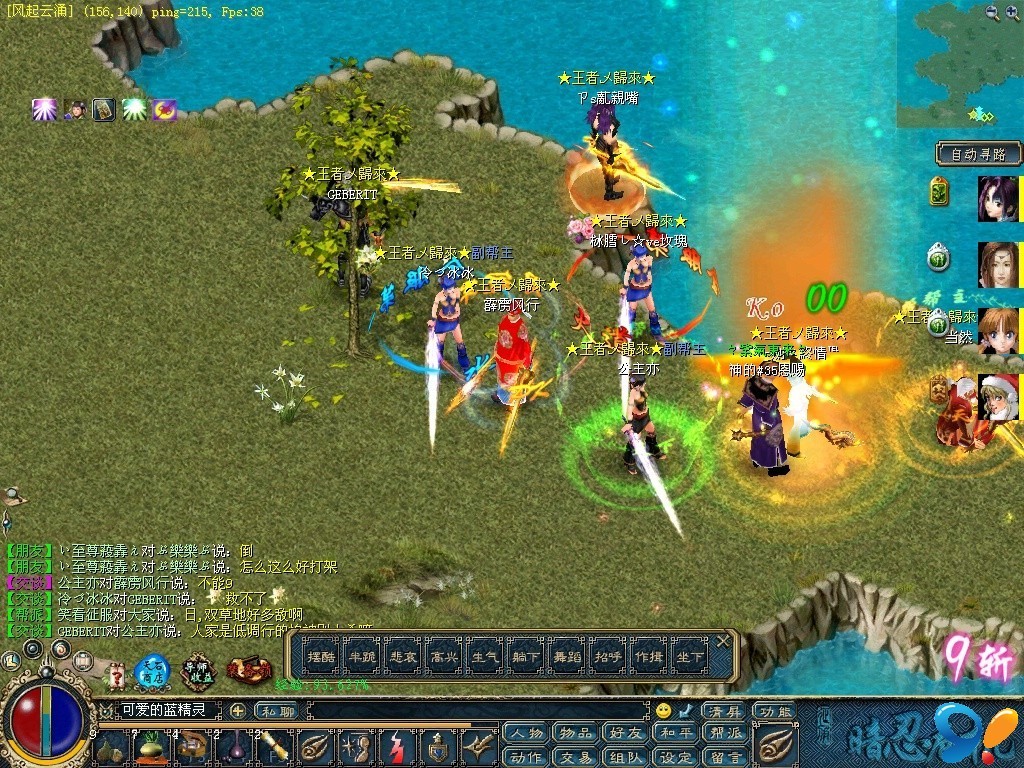Open the 天石商店 shop icon
Screen dimensions: 1024x768
tap(153, 669)
